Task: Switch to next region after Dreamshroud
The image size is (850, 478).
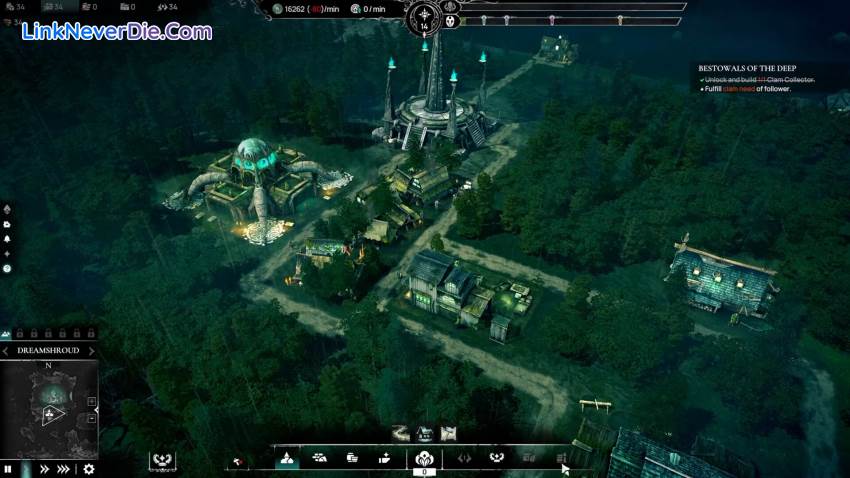Action: pos(91,351)
